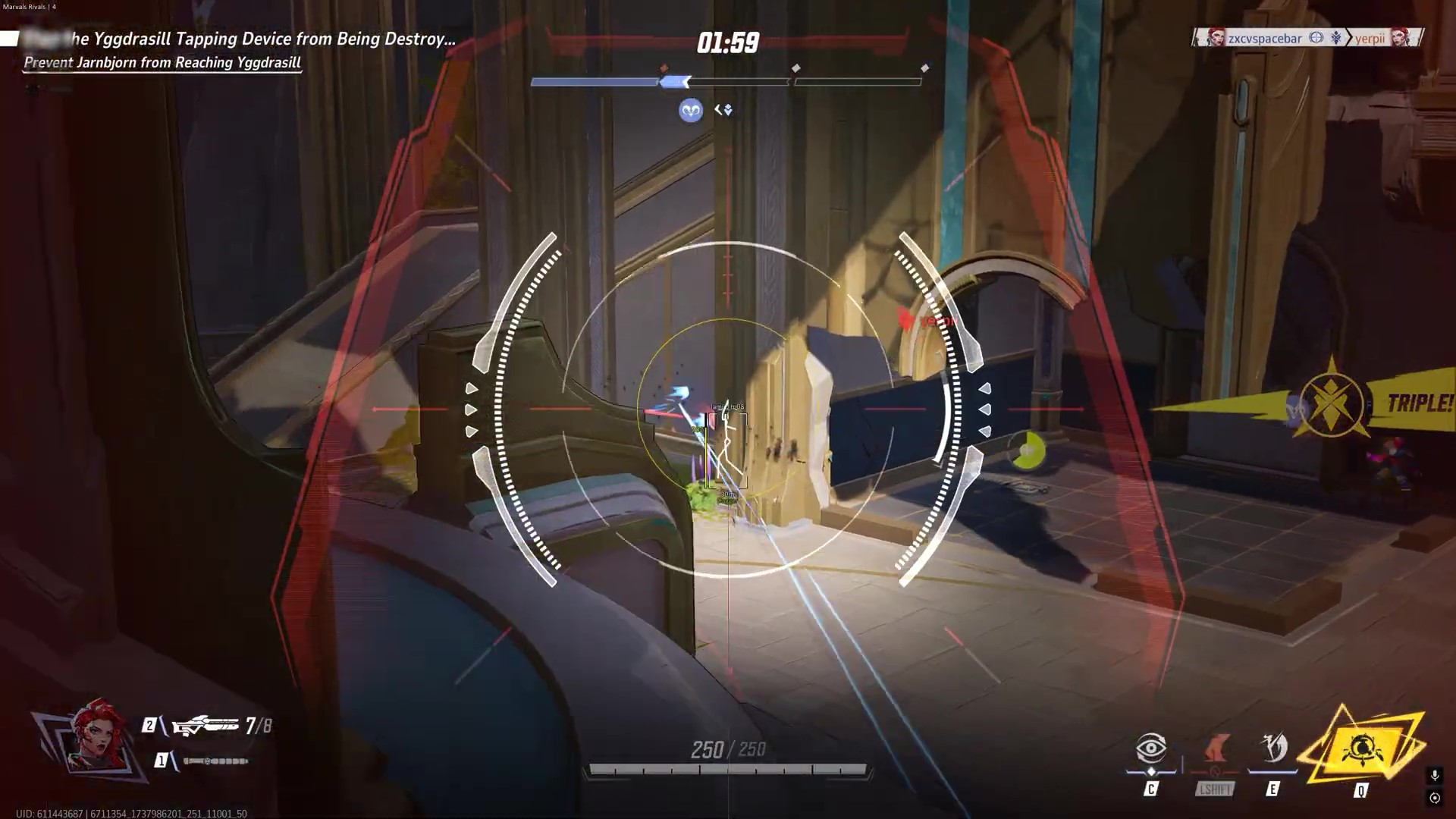Switch to the sniper rifle weapon slot
Viewport: 1456px width, 819px height.
(x=206, y=726)
